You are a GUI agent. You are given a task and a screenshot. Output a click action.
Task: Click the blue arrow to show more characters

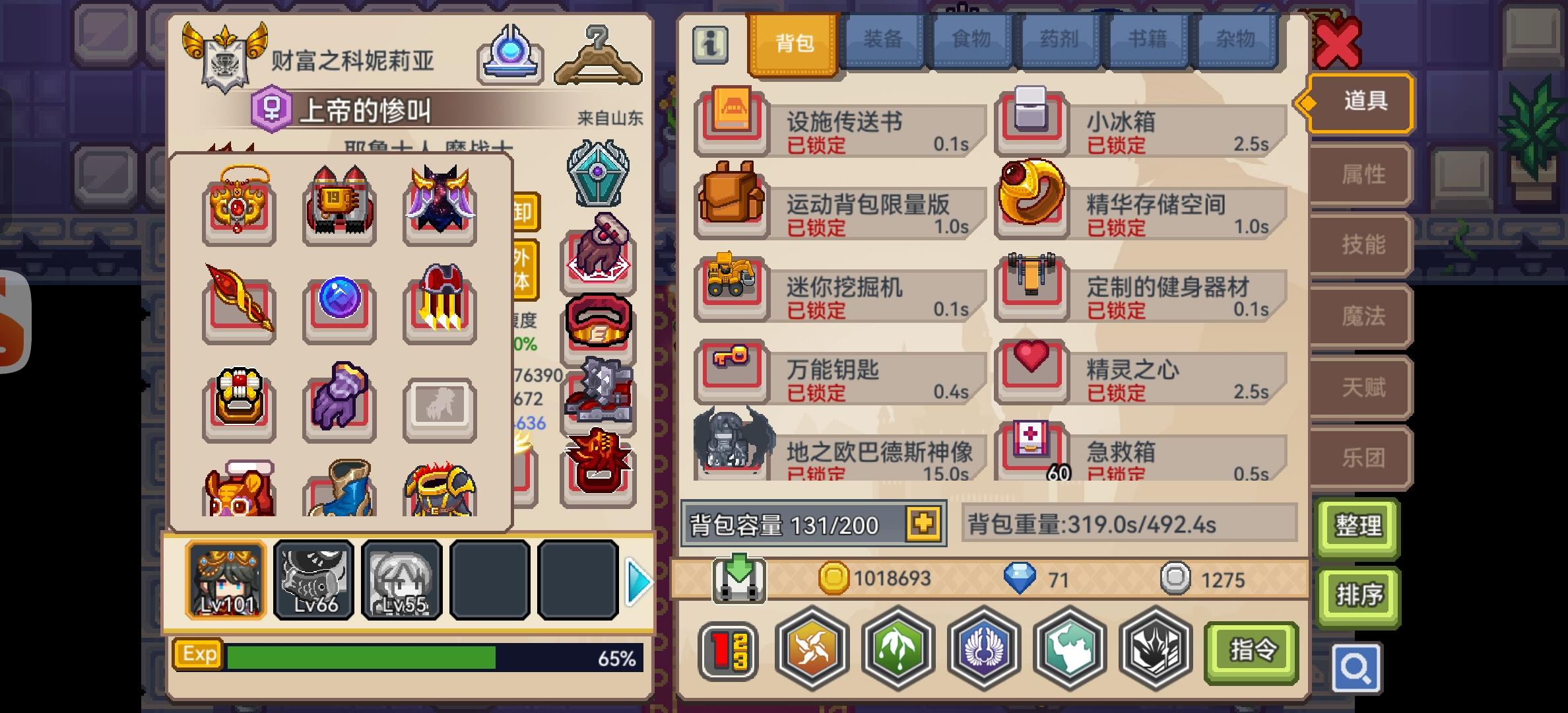[637, 581]
